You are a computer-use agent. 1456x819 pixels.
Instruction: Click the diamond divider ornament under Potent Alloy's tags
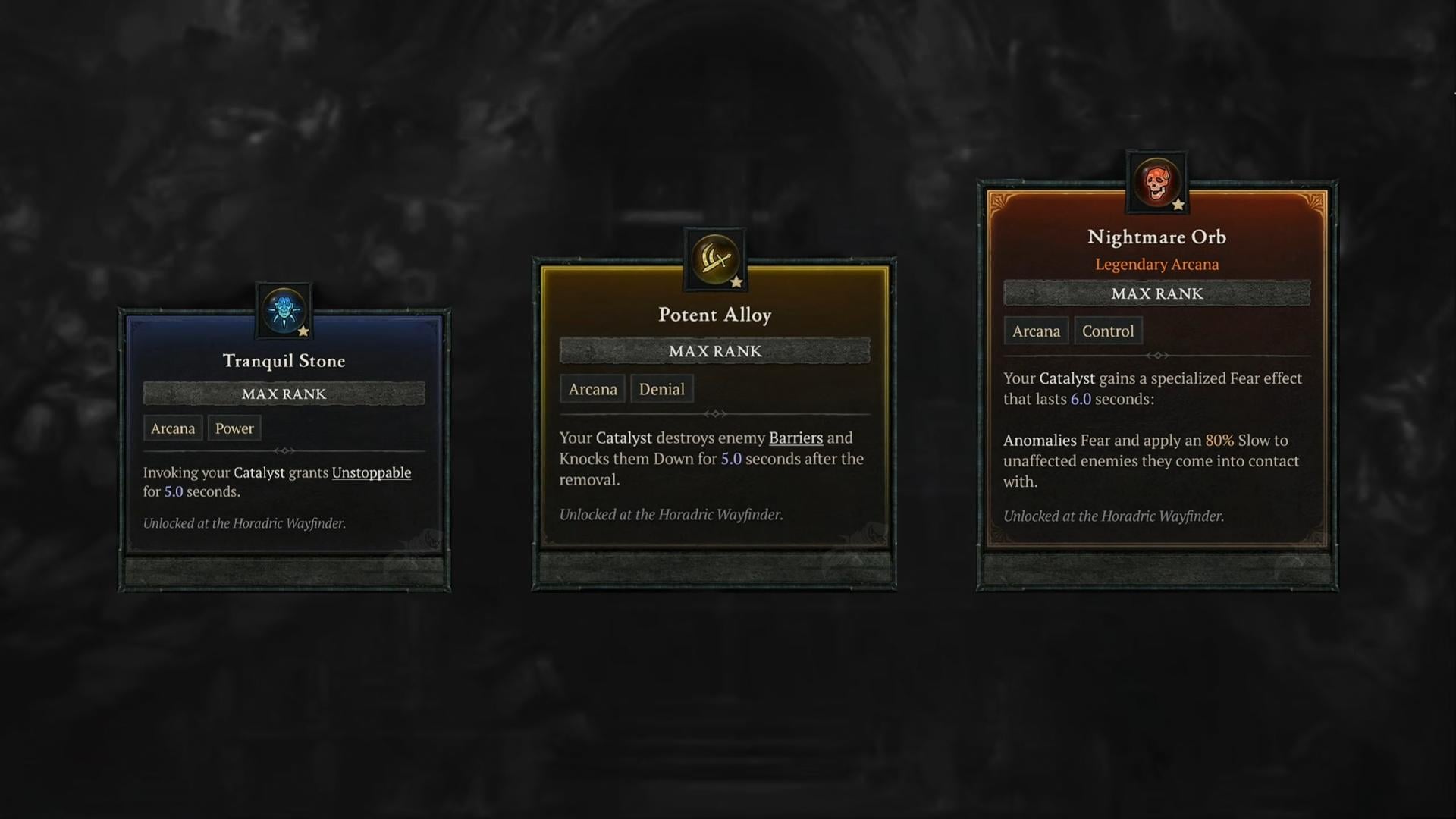714,414
